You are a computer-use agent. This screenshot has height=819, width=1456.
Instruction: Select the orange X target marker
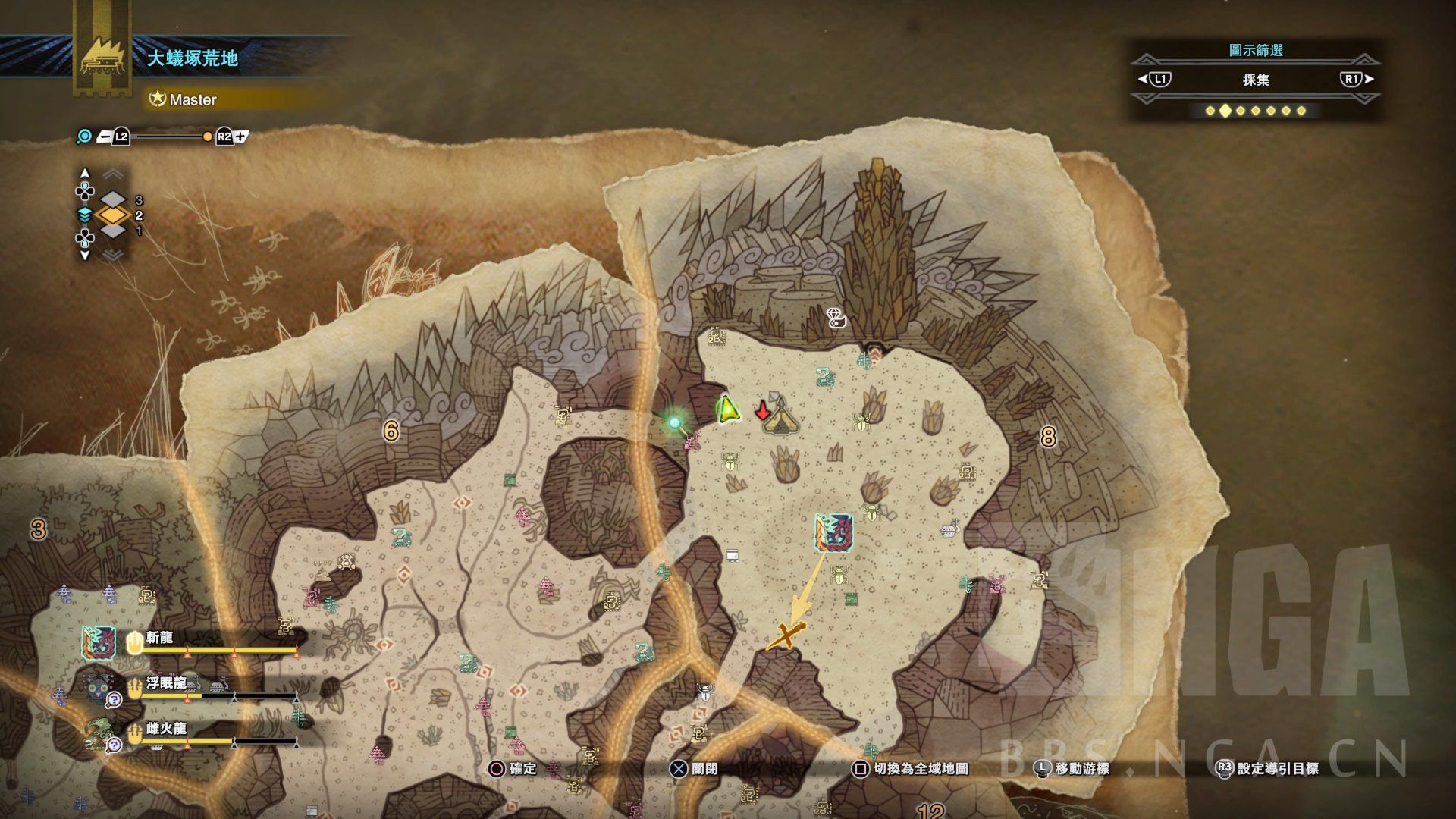coord(786,635)
